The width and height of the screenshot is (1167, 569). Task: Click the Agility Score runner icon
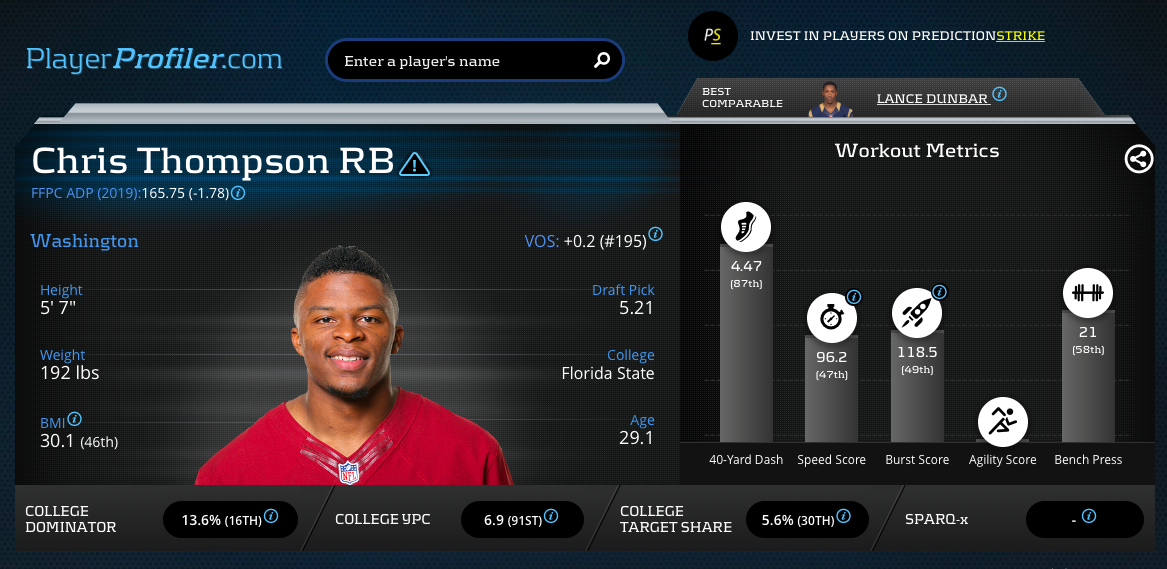(x=1002, y=422)
